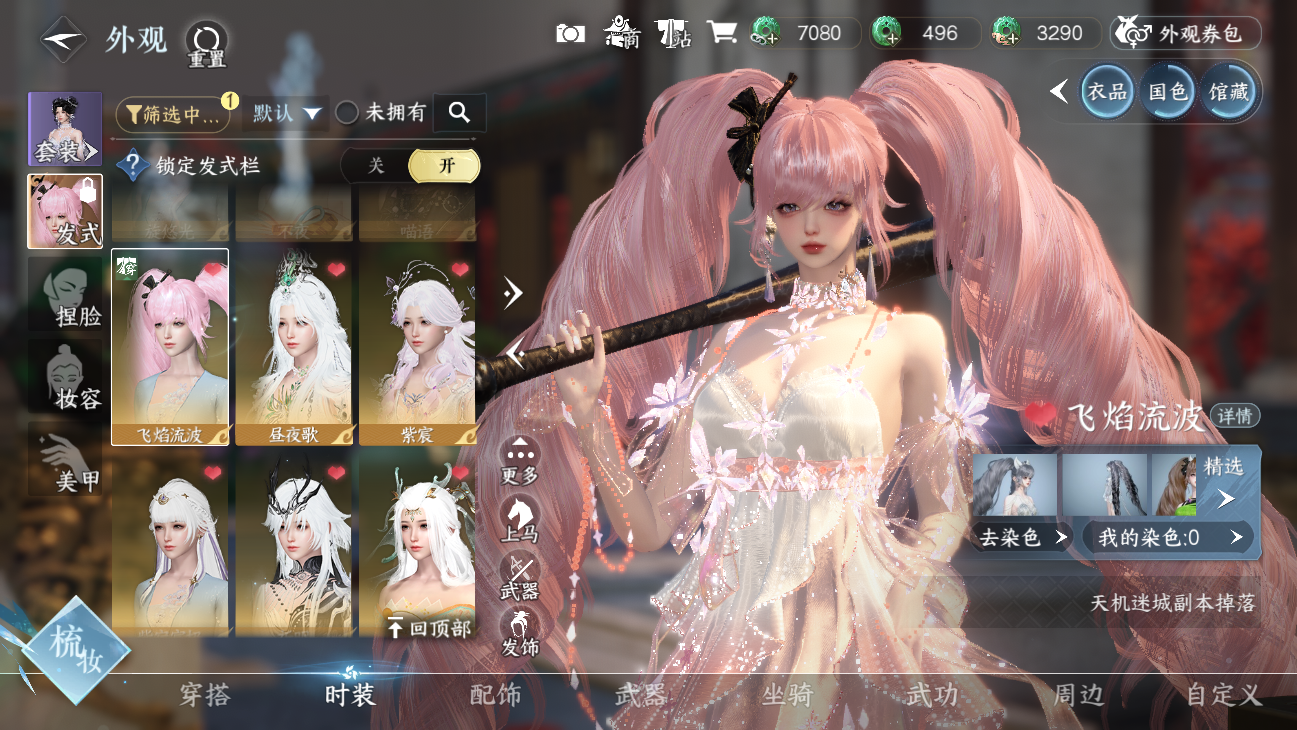This screenshot has width=1297, height=730.
Task: Choose the 昼夜歌 white hairstyle
Action: (294, 345)
